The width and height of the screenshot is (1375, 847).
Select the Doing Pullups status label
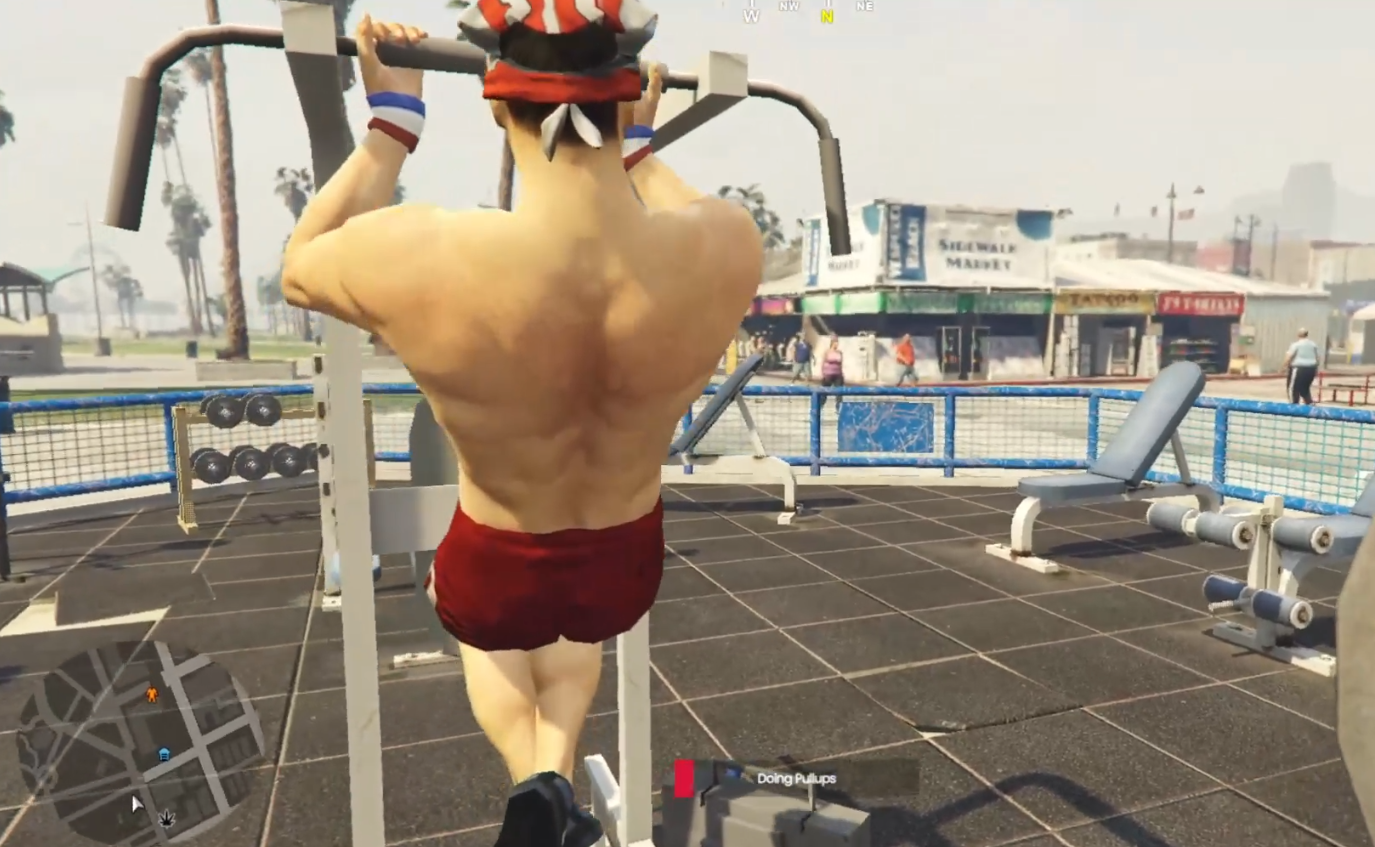coord(795,779)
